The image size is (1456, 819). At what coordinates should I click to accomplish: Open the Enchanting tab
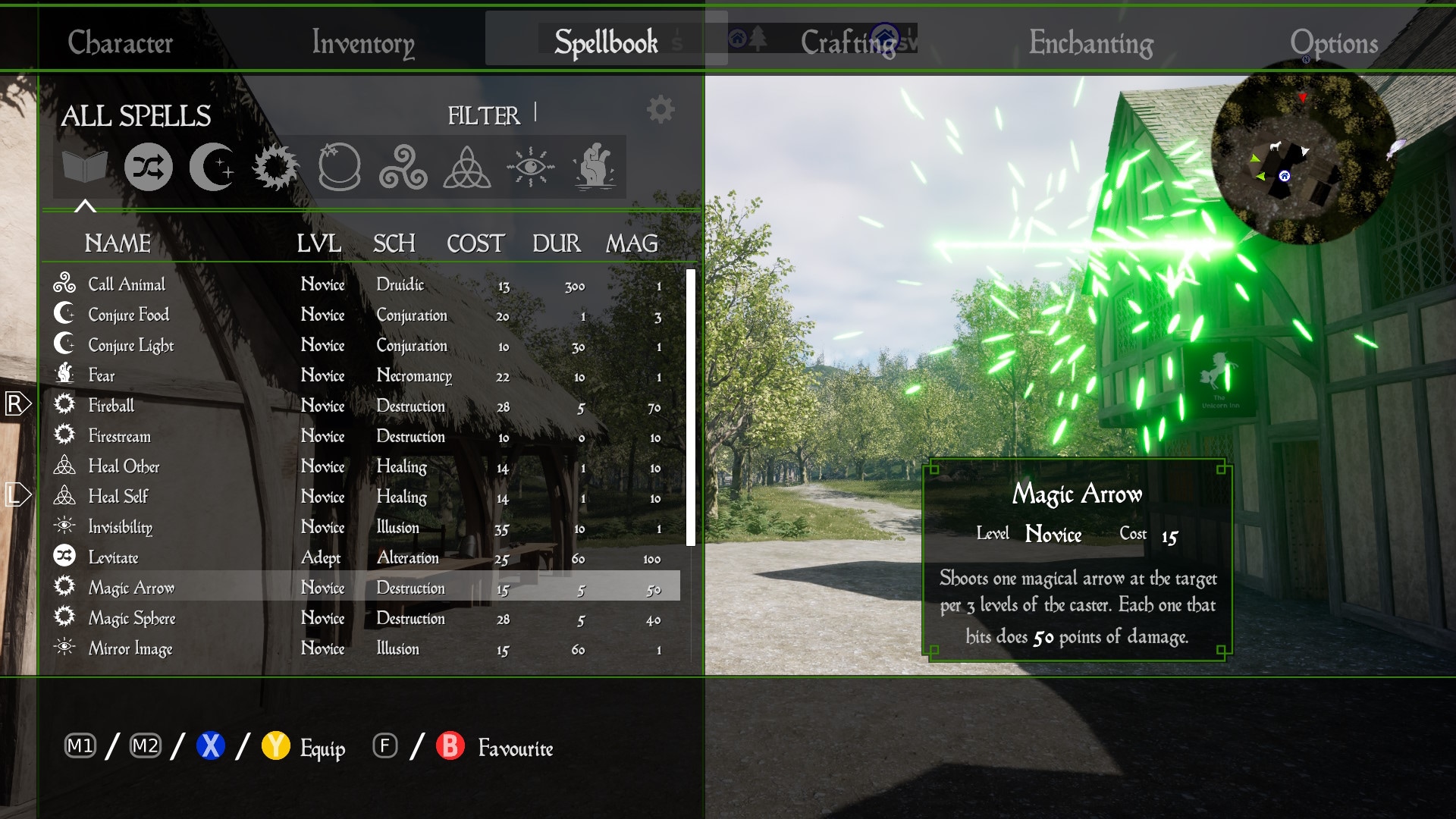[1090, 42]
